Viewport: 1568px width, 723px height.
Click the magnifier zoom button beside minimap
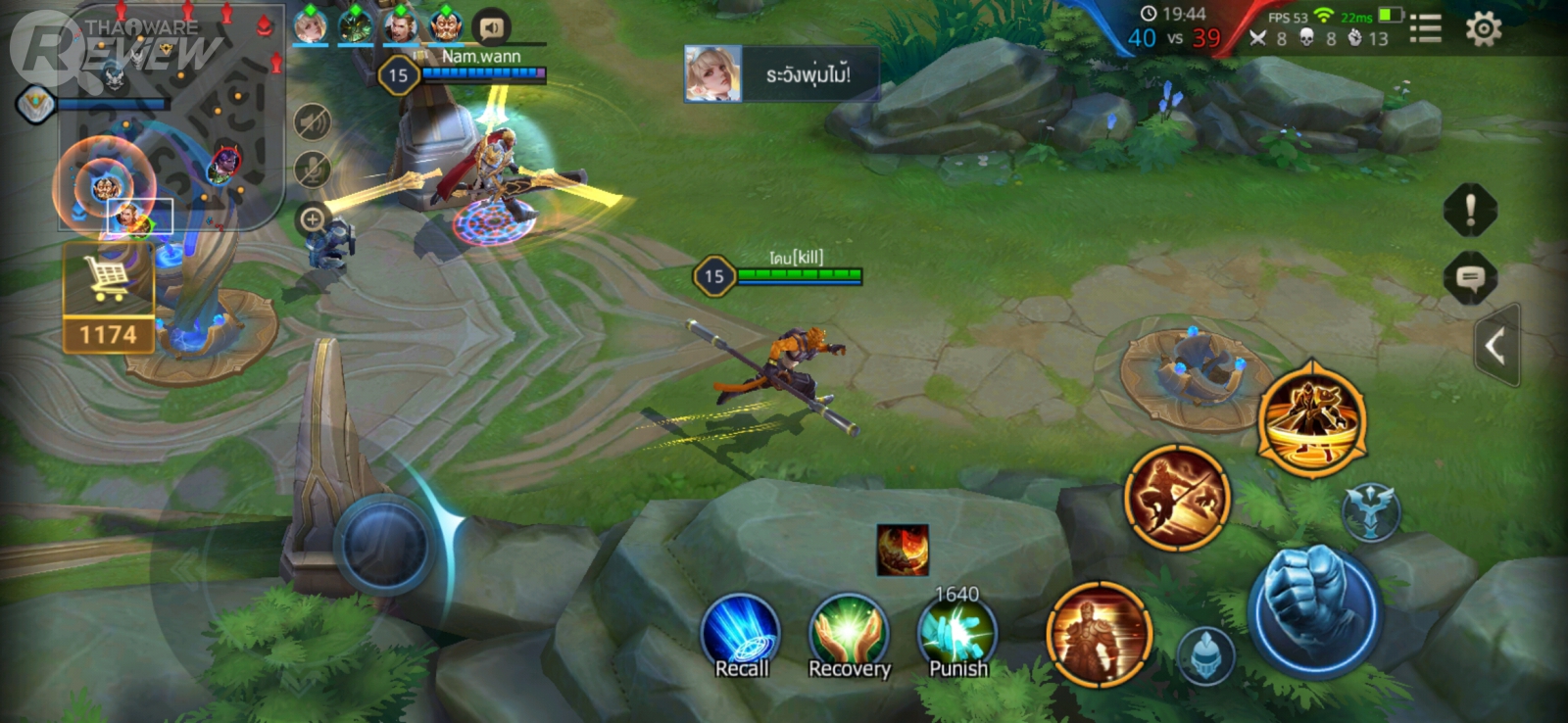coord(313,219)
